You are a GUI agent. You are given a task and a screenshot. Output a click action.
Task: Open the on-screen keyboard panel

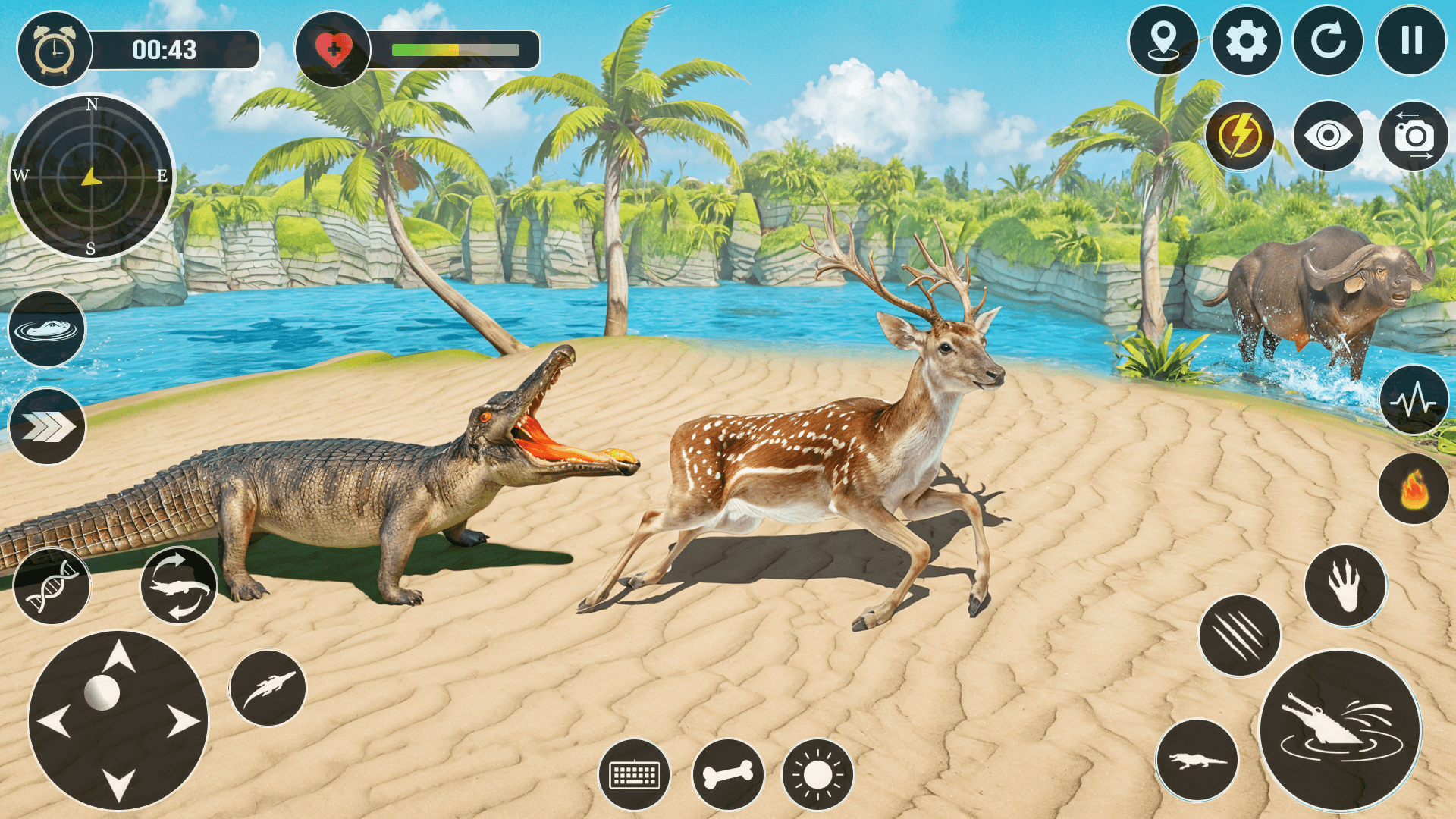637,774
